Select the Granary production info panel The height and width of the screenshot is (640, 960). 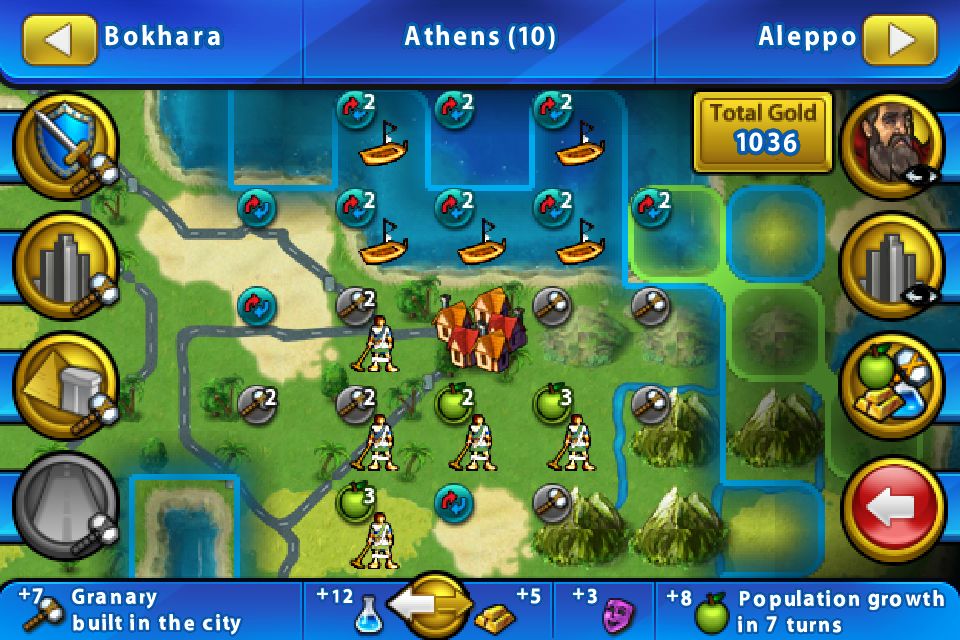(x=150, y=610)
